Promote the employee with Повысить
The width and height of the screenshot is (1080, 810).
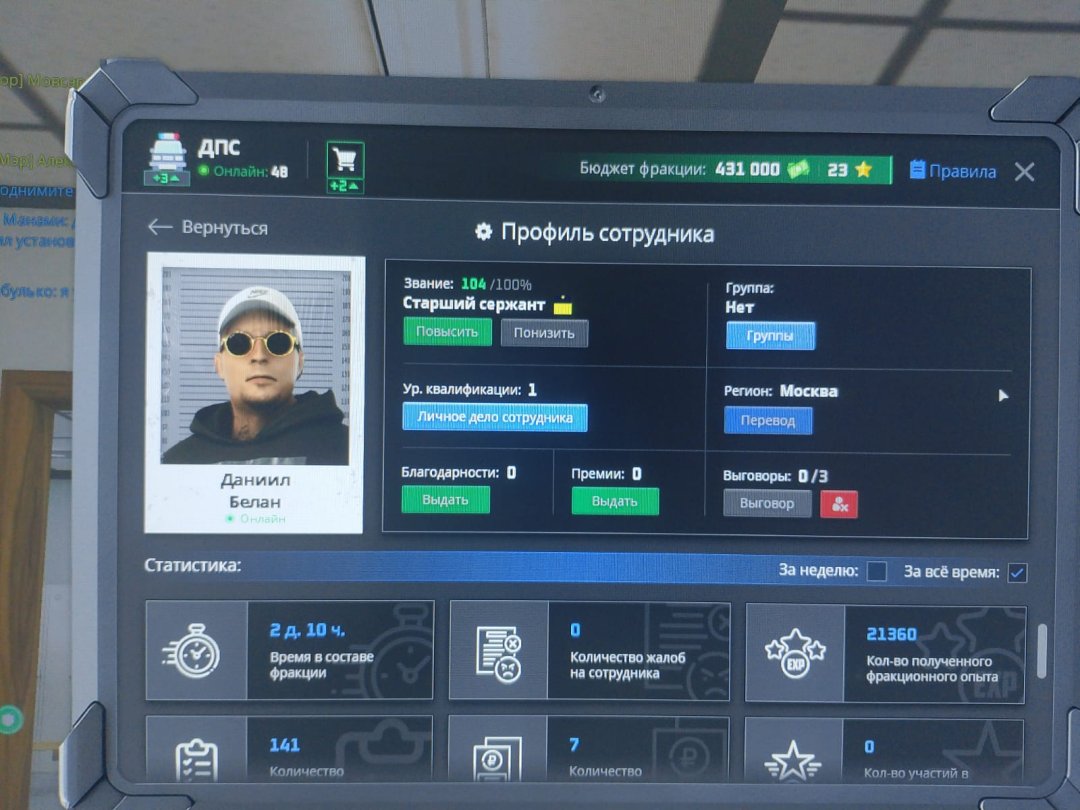(447, 332)
